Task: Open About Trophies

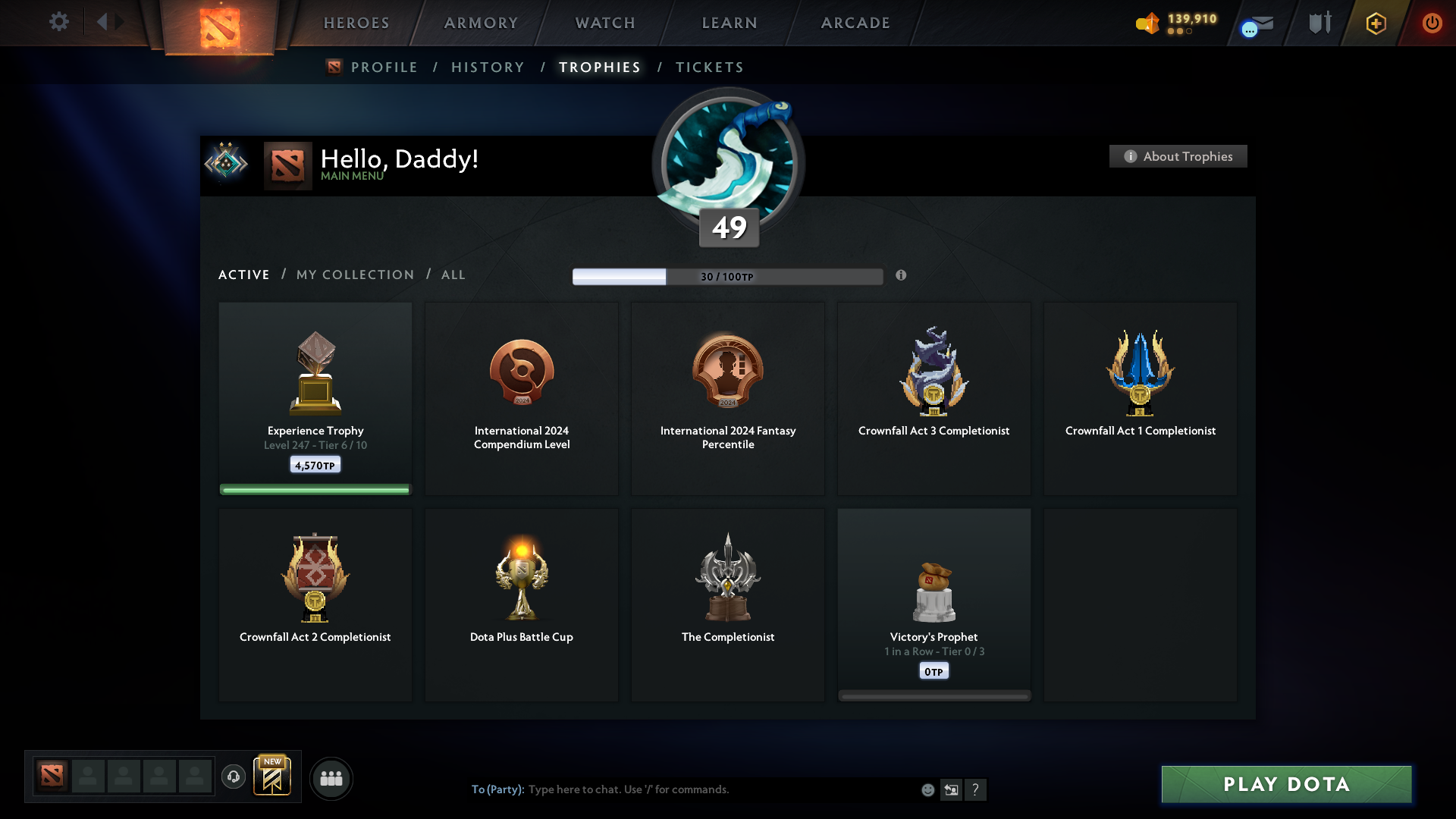Action: point(1178,156)
